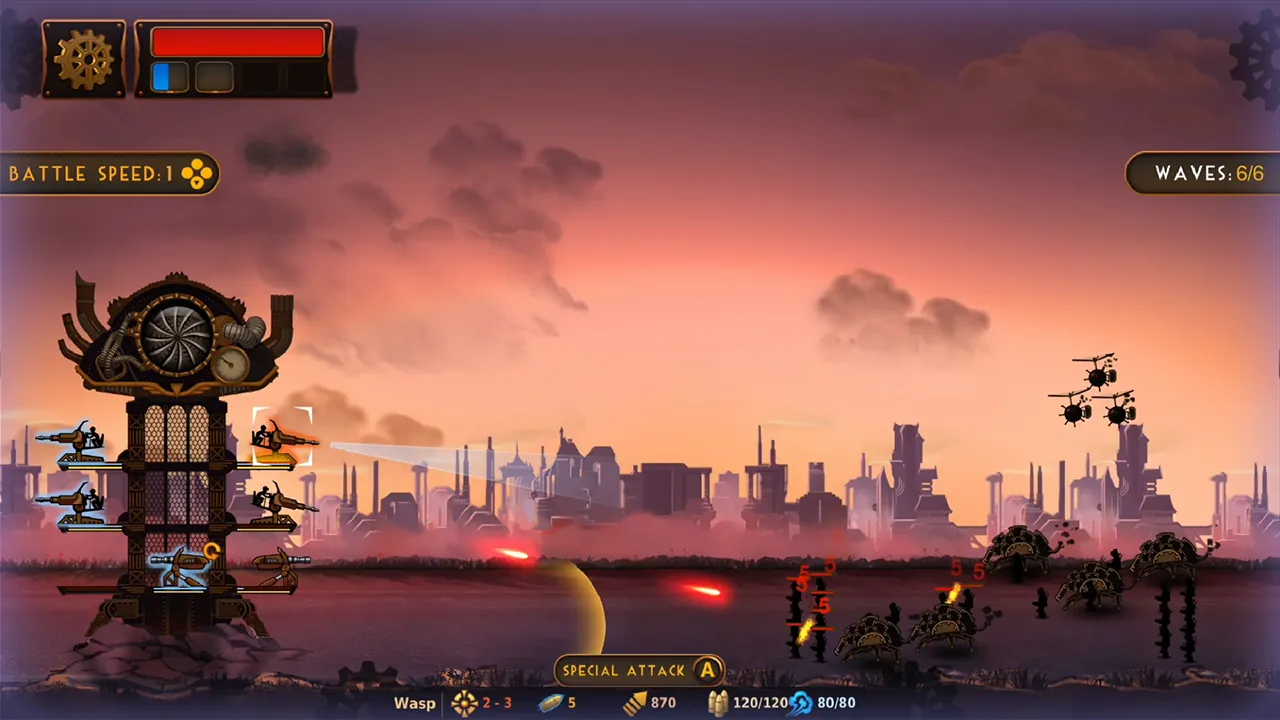Click the rocket icon next to 870
Image resolution: width=1280 pixels, height=720 pixels.
click(638, 703)
